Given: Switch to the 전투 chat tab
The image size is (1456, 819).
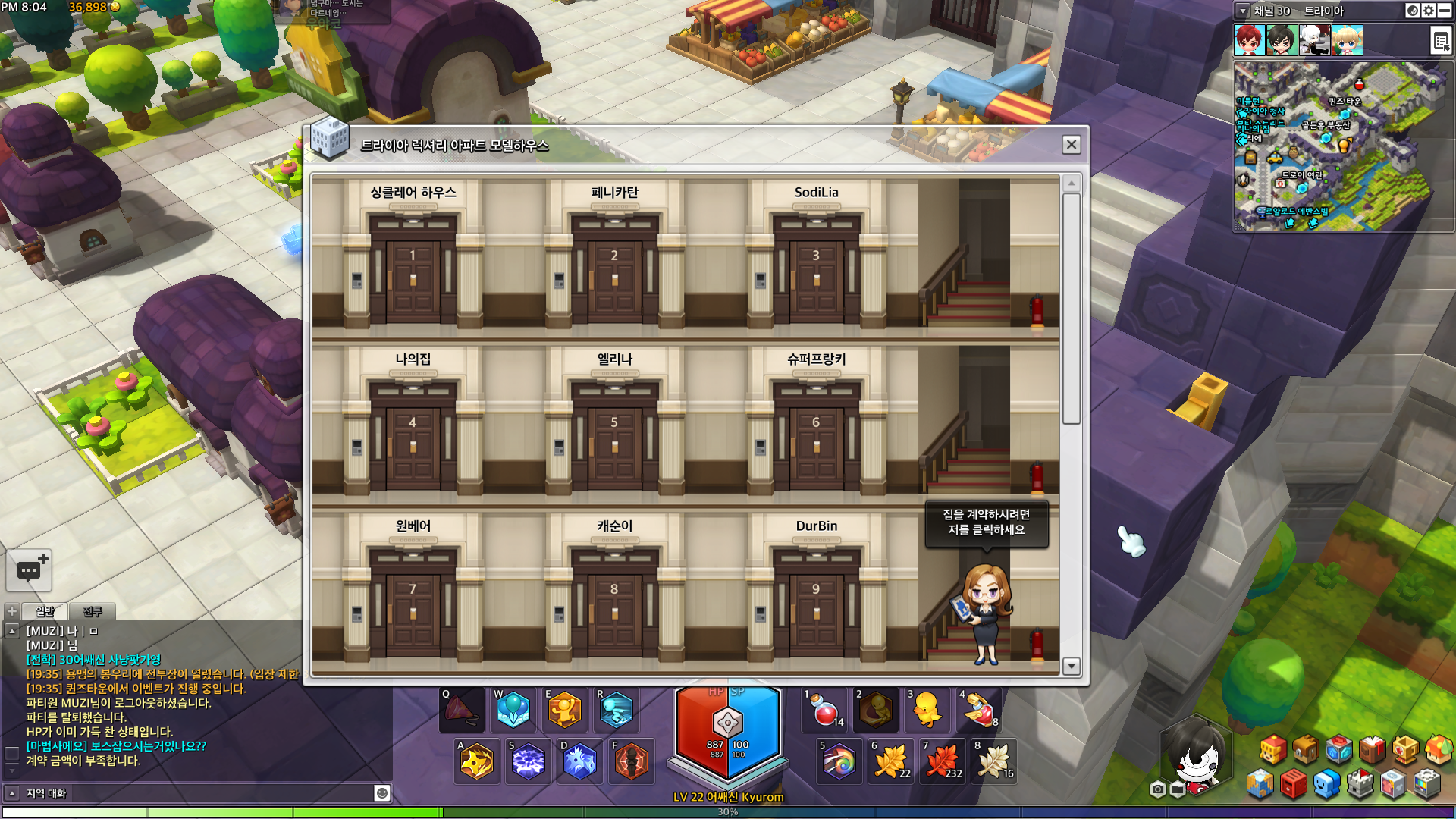Looking at the screenshot, I should tap(93, 611).
